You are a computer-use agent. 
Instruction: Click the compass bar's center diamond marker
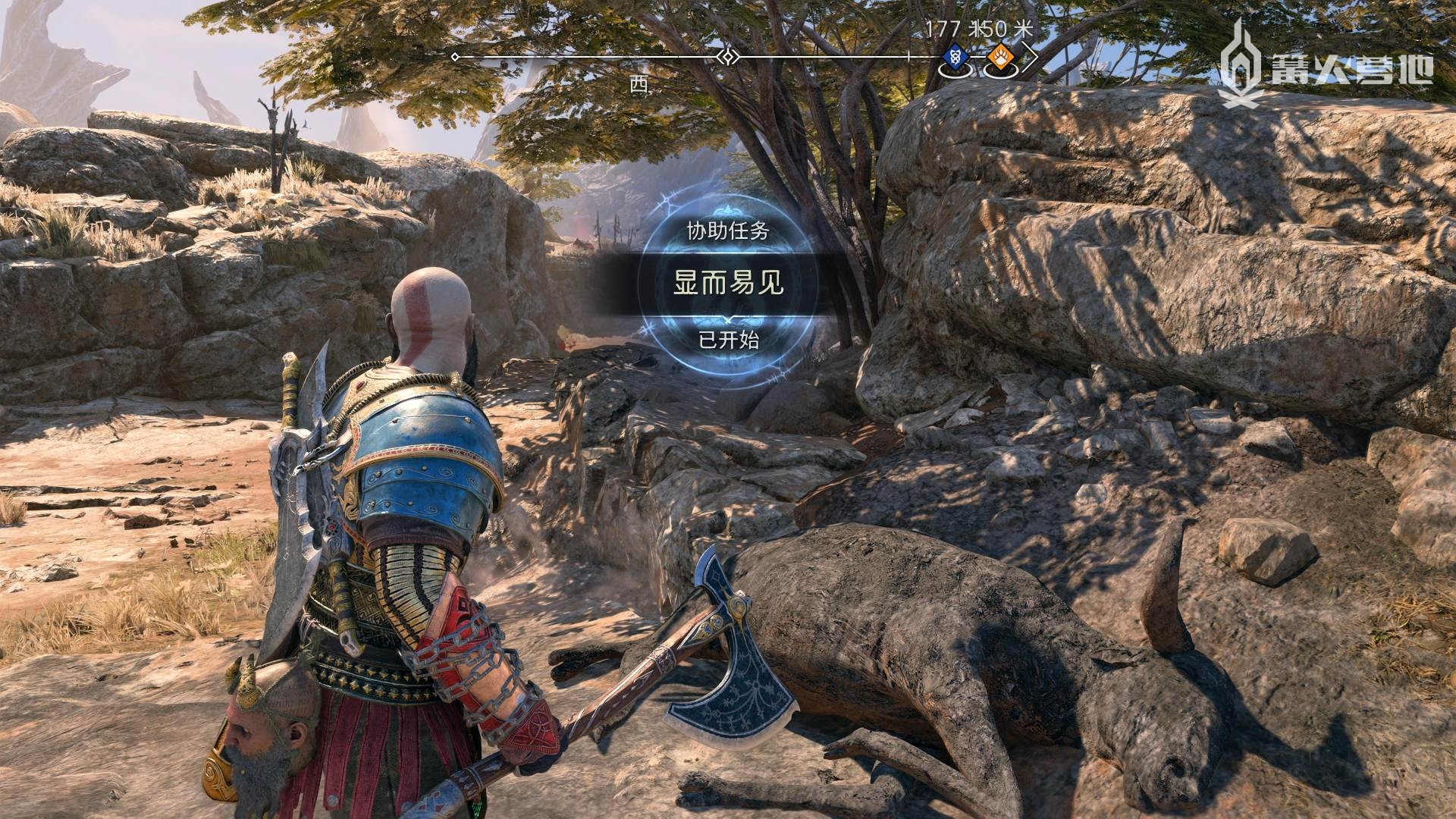pyautogui.click(x=728, y=57)
